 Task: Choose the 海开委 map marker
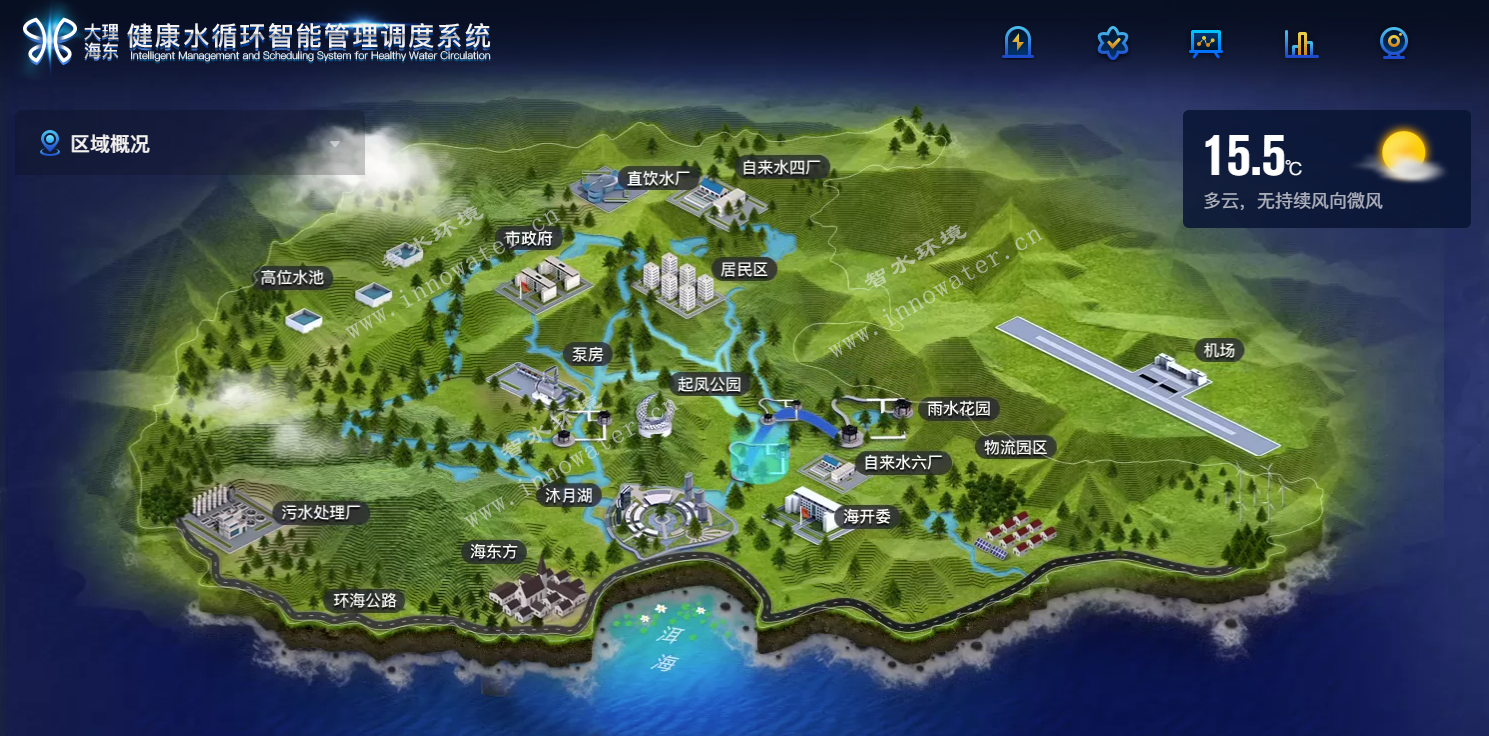867,516
